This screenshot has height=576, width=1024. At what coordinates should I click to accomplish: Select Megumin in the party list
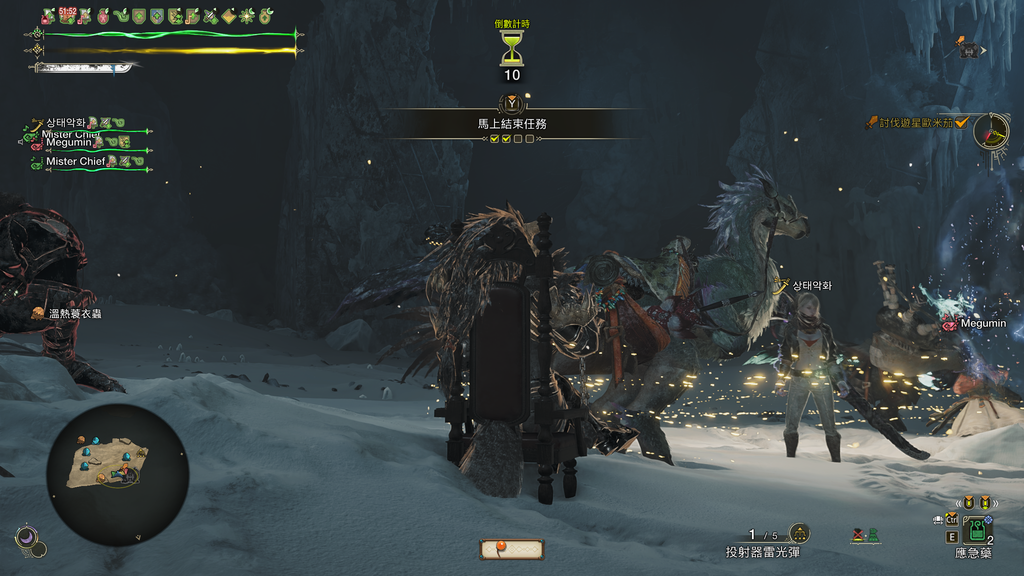pyautogui.click(x=72, y=143)
